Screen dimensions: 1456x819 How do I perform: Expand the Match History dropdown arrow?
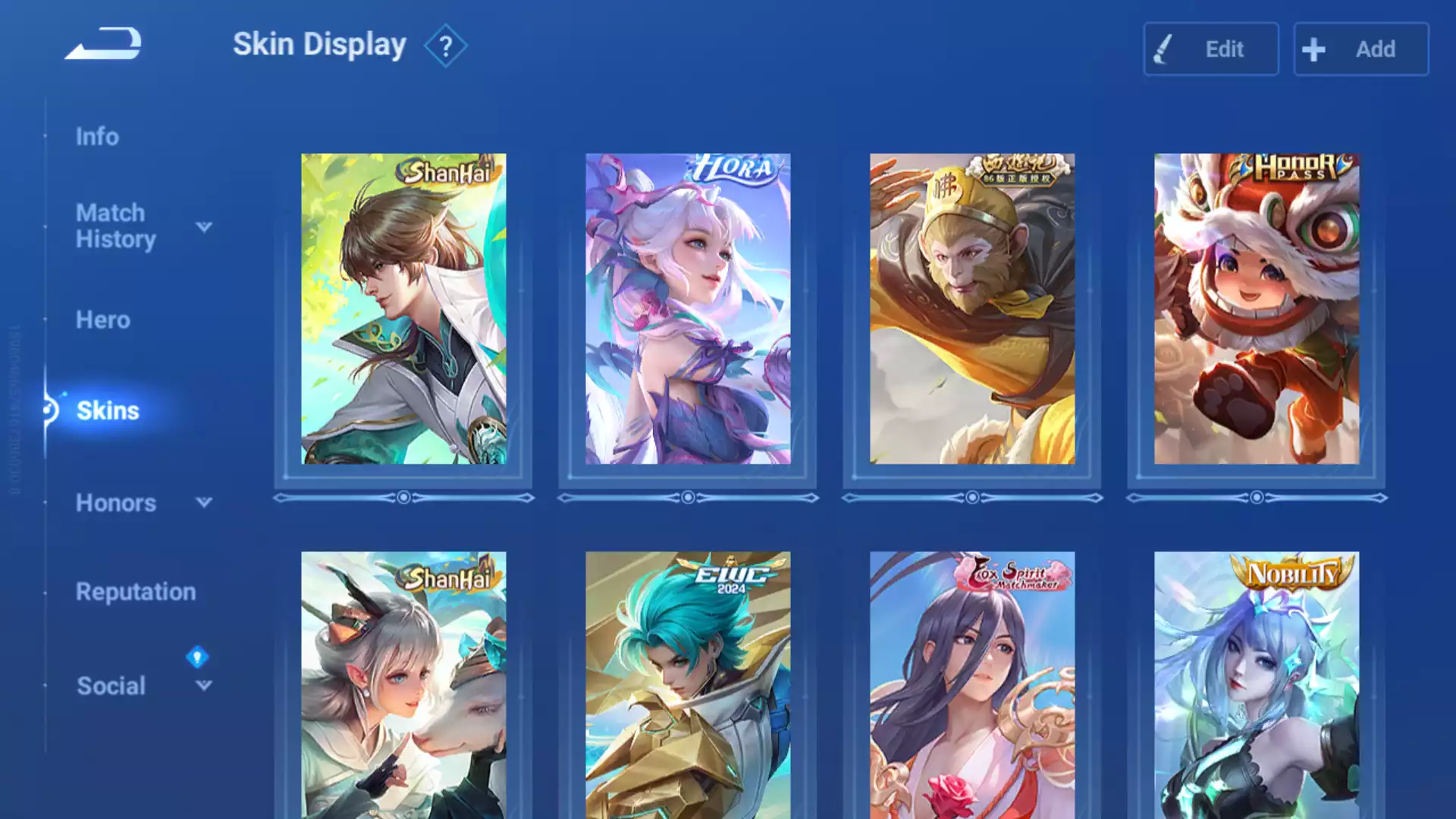[204, 227]
